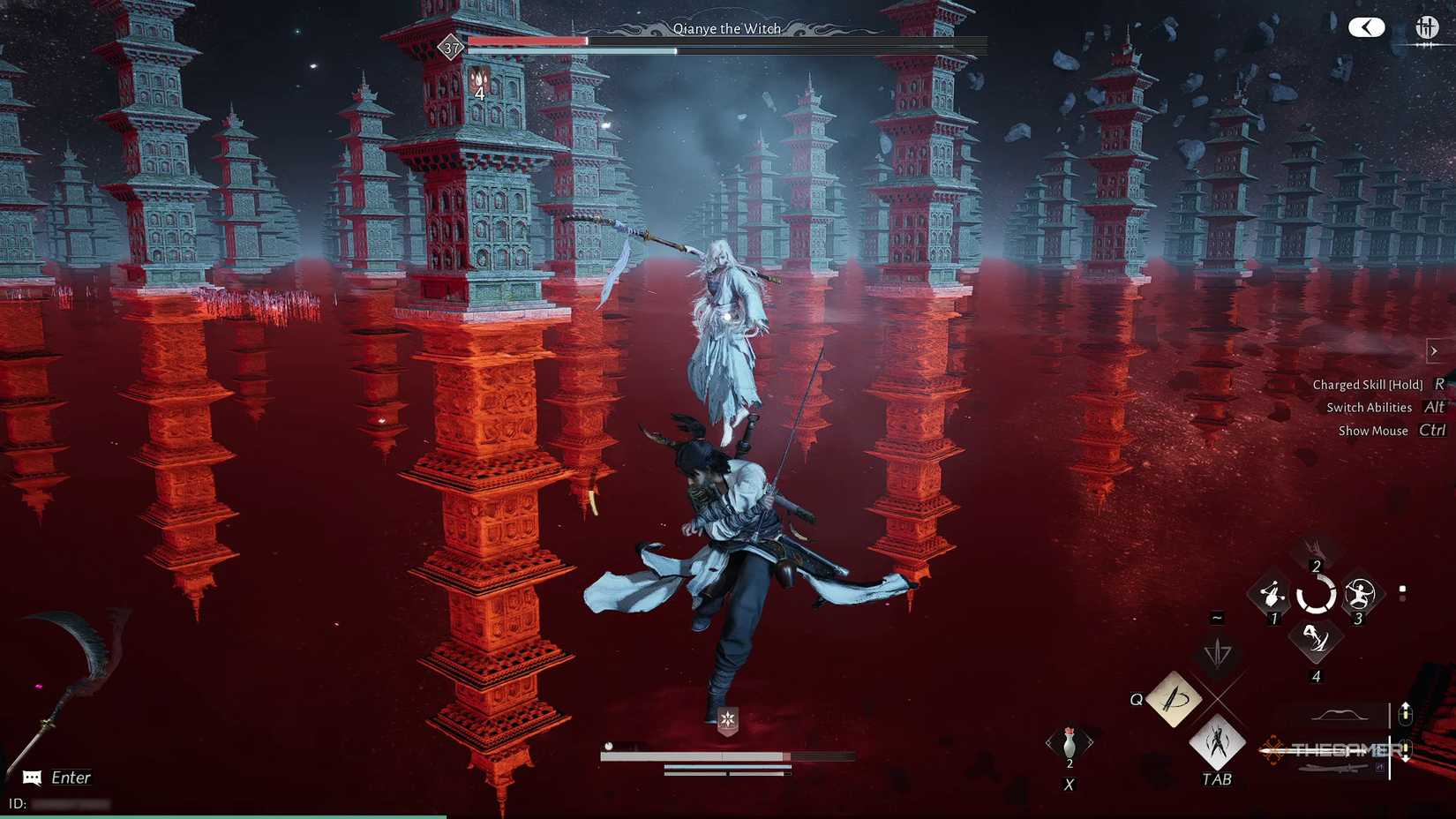Cycle the sword weapon slot down arrow
1456x819 pixels.
pos(1406,752)
